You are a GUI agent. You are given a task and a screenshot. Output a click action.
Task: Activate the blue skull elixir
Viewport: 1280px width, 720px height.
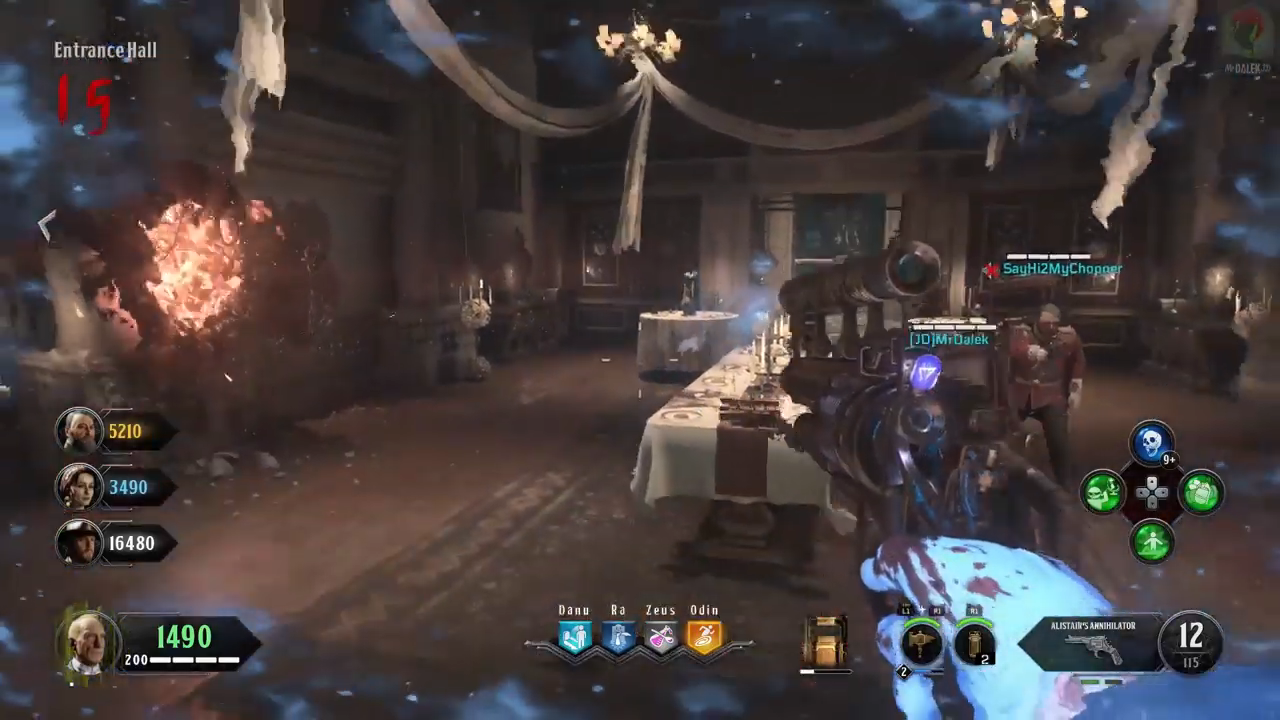pyautogui.click(x=1152, y=443)
